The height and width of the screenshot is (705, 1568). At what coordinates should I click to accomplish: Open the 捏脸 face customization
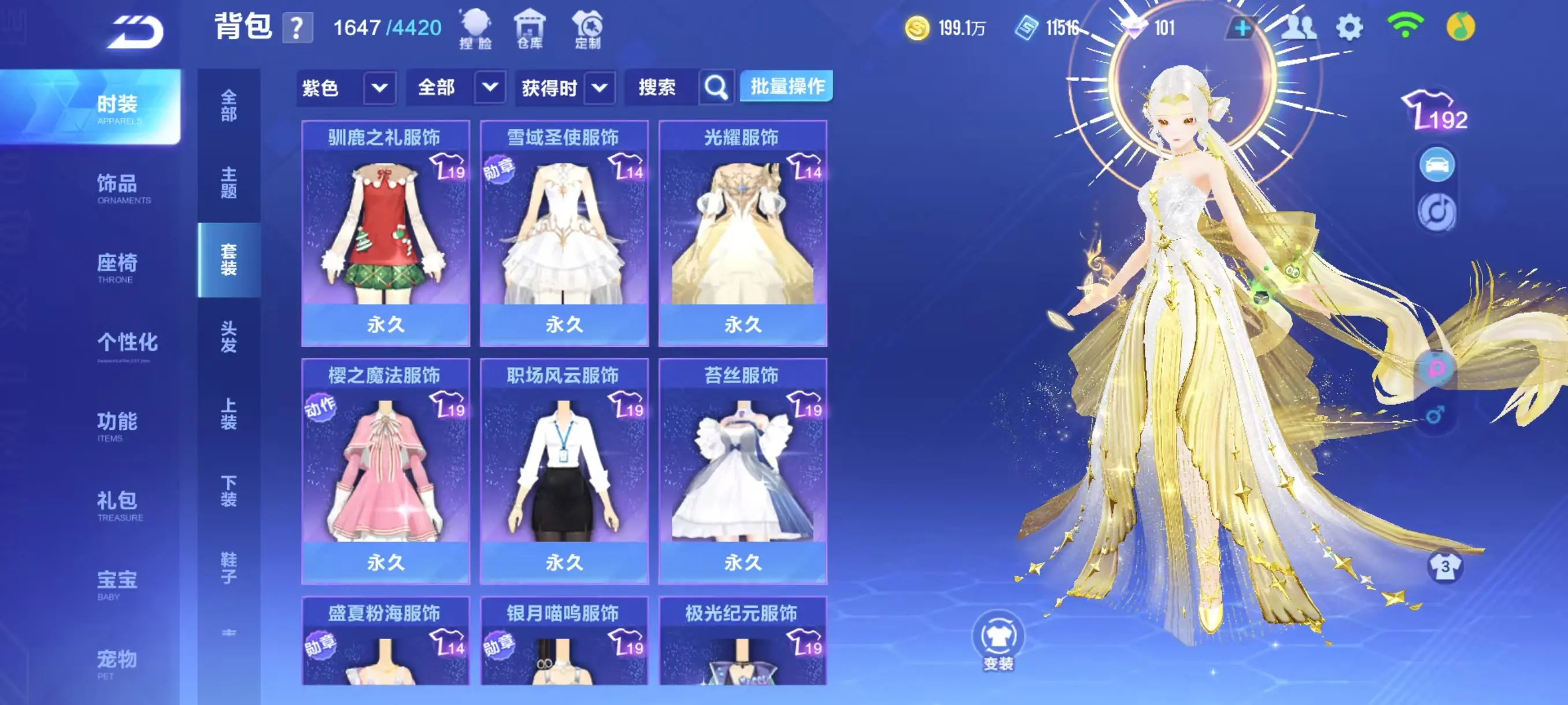475,28
